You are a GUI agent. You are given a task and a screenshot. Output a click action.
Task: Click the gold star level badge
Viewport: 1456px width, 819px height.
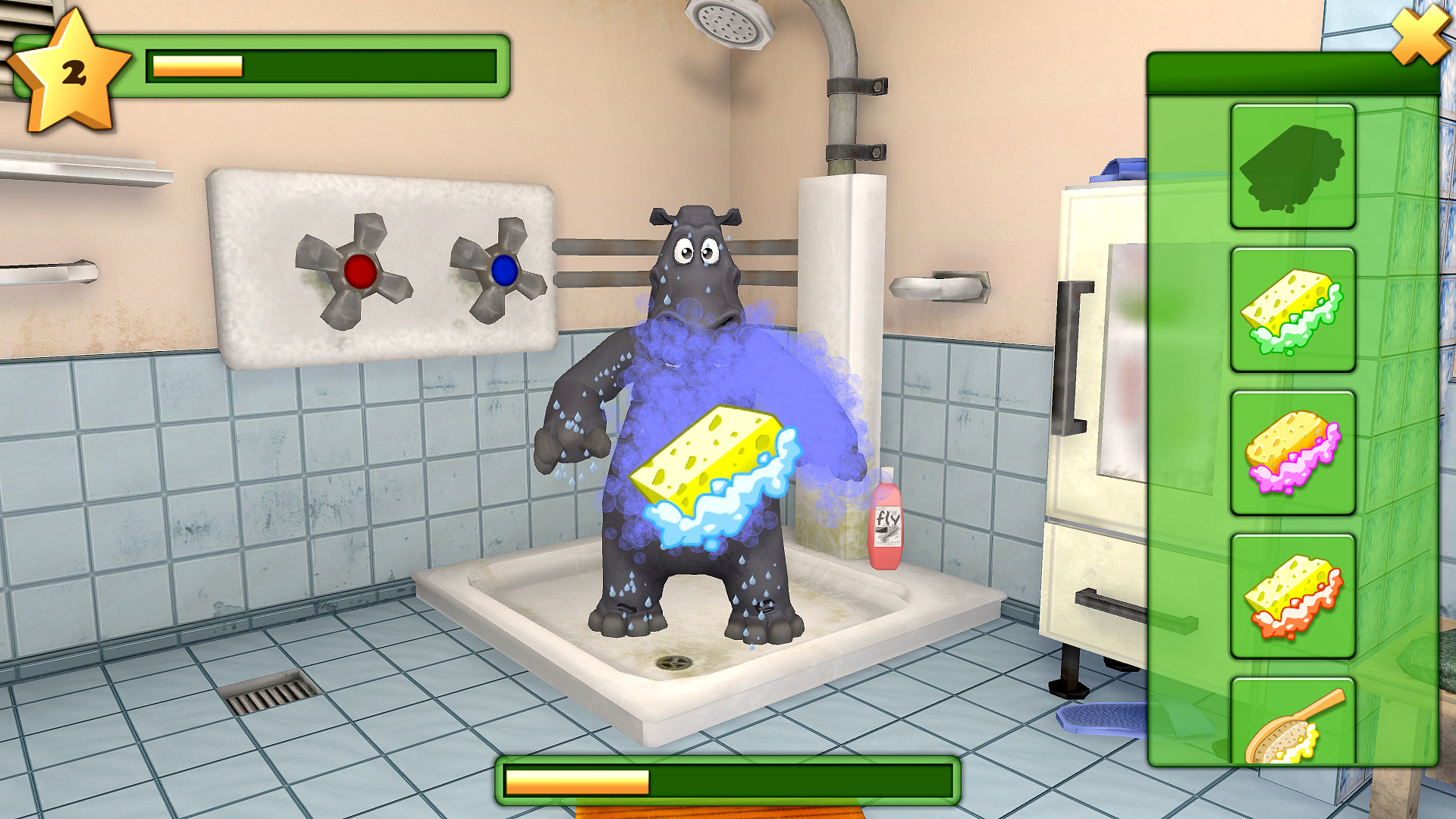click(x=72, y=68)
